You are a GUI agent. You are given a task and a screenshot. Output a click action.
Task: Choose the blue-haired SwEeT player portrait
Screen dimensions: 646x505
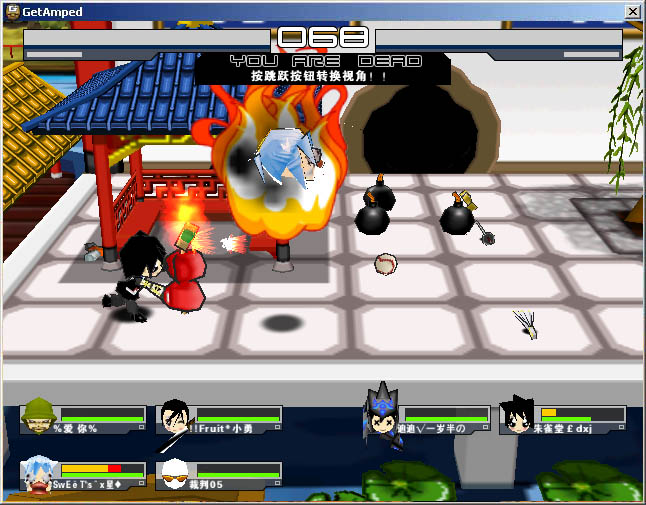(x=40, y=472)
